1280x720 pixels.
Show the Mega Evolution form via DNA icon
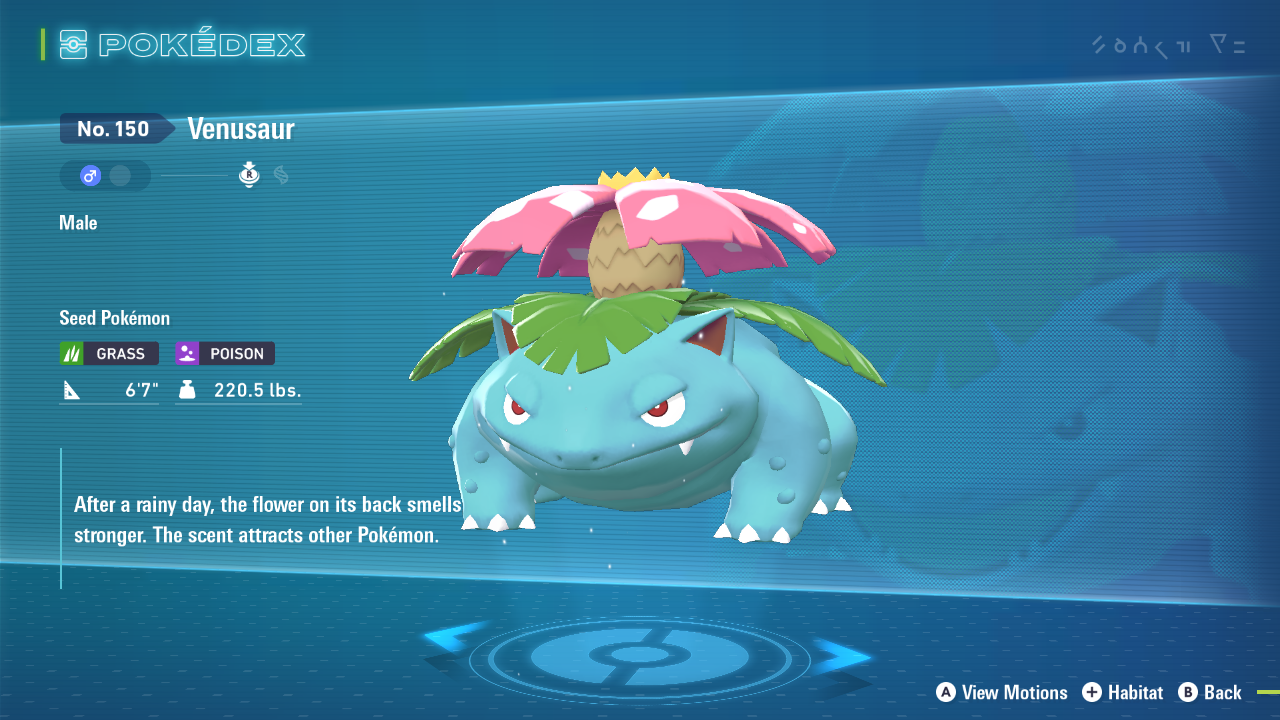pos(281,176)
